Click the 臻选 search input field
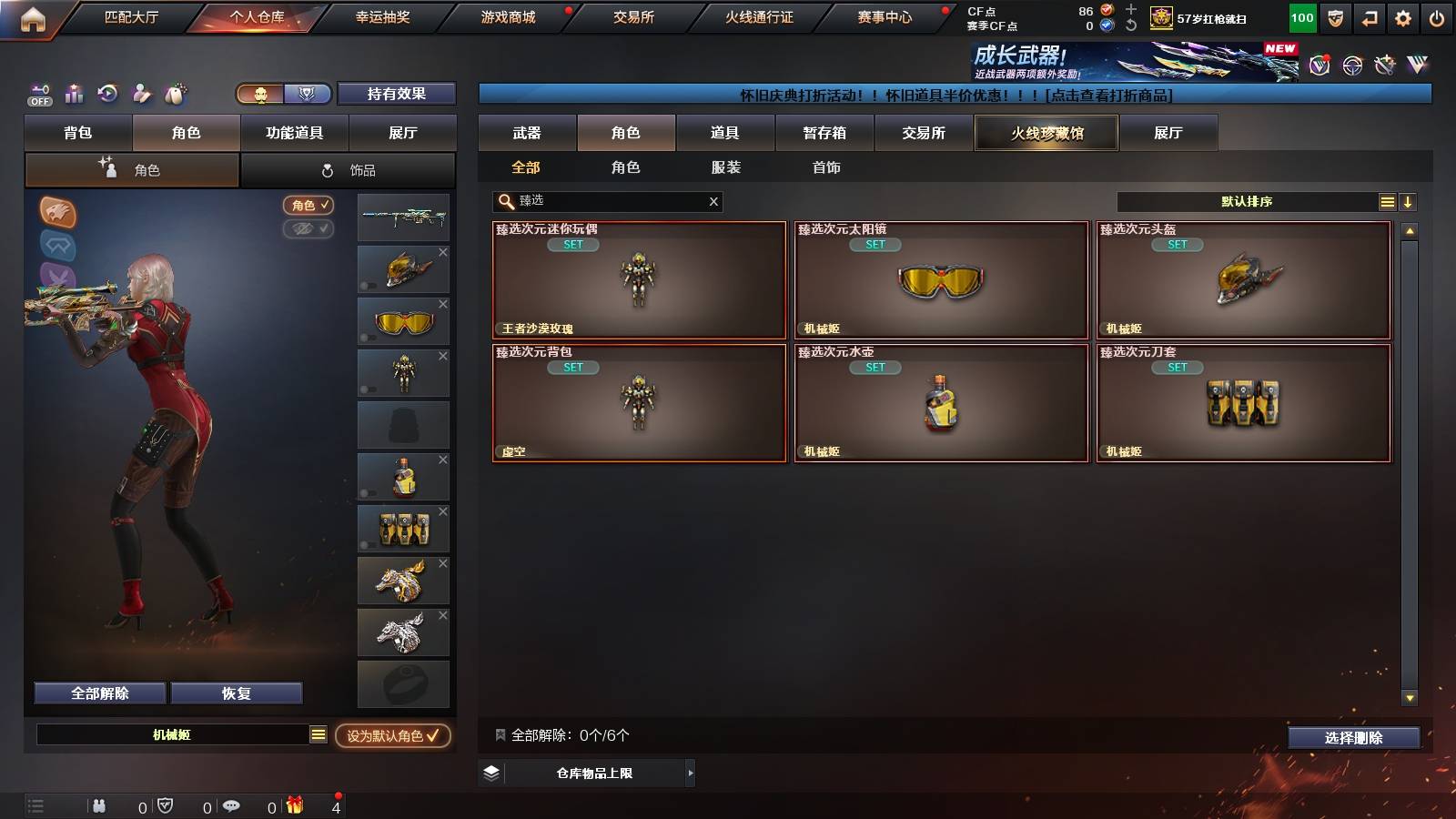The image size is (1456, 819). coord(601,201)
